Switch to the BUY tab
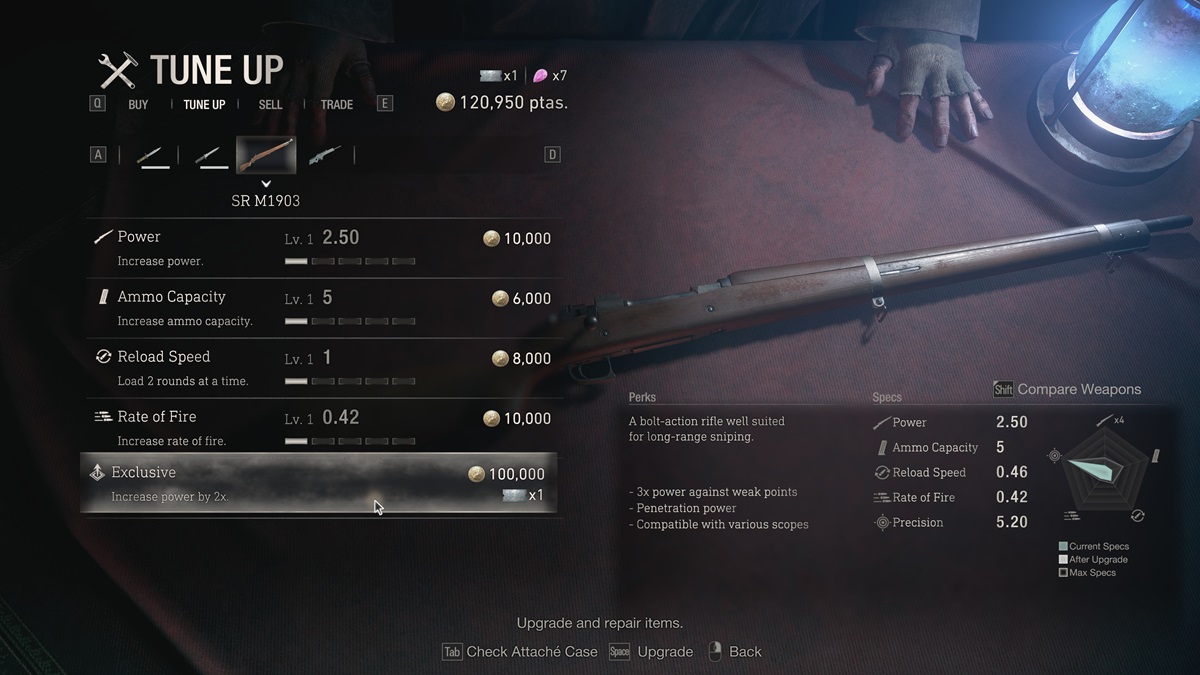The image size is (1200, 675). (138, 104)
